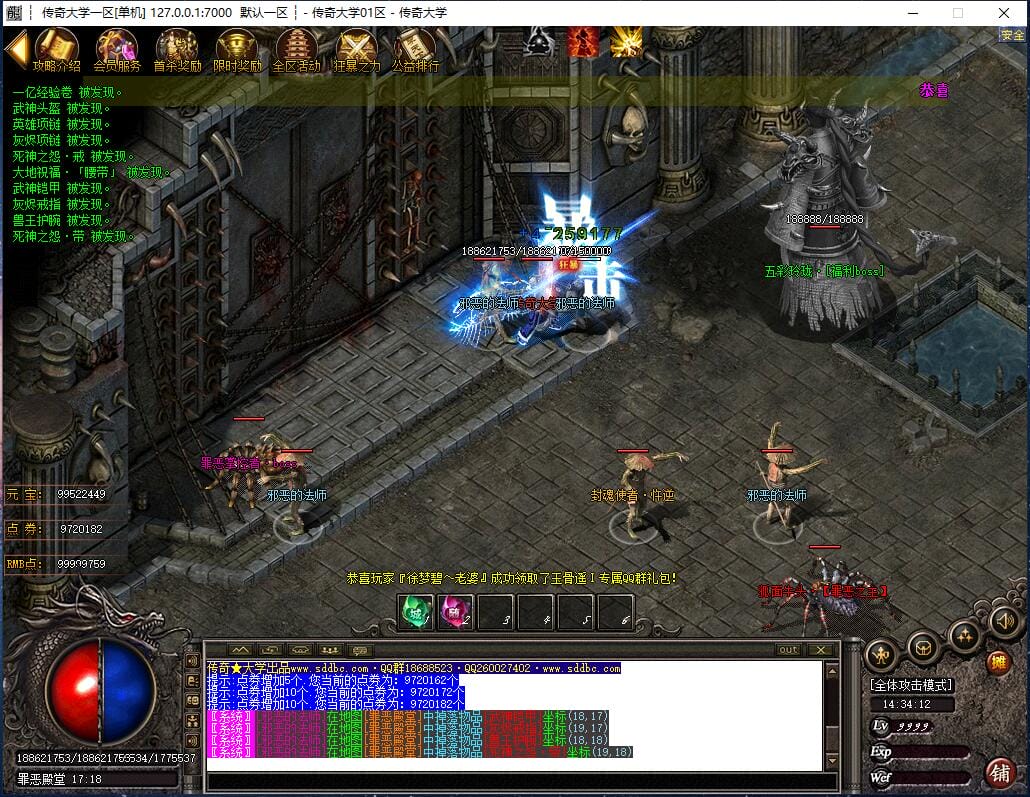Viewport: 1030px width, 797px height.
Task: Open the 铺 shop button
Action: point(998,772)
